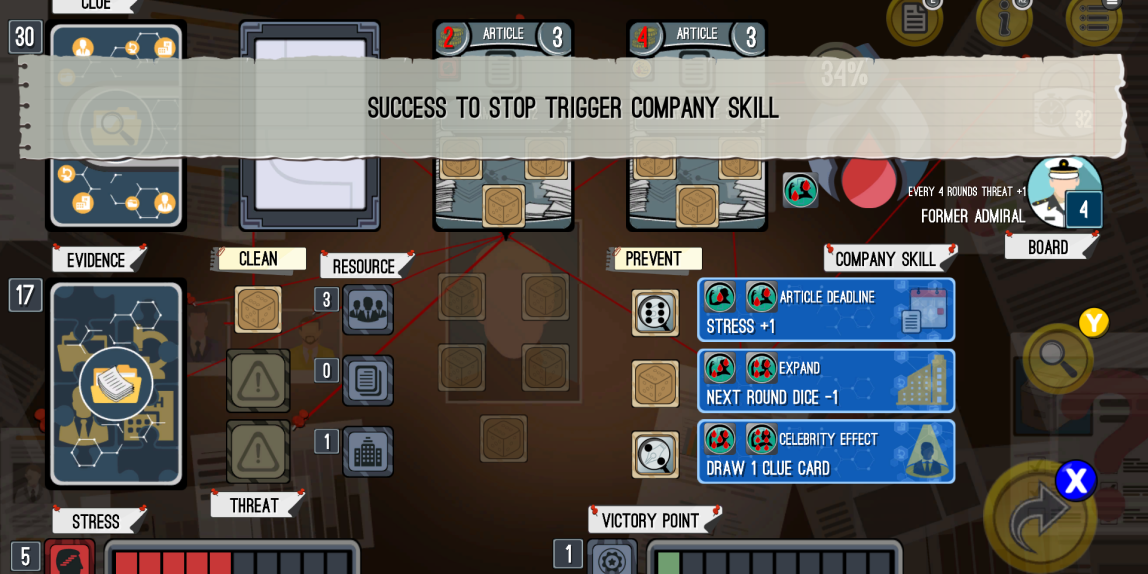
Task: Select the Former Admiral board portrait
Action: click(1063, 191)
